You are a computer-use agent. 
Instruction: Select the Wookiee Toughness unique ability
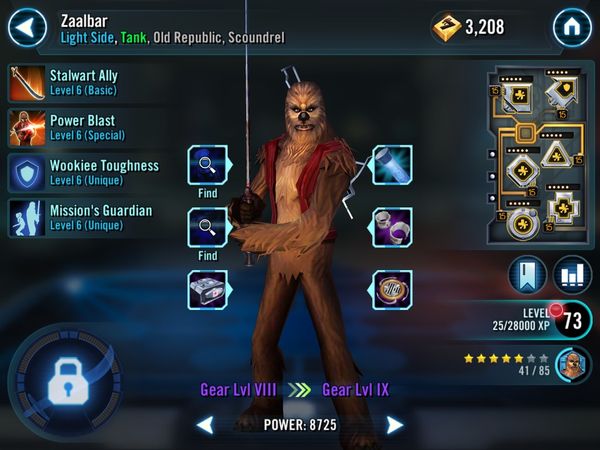[x=82, y=172]
